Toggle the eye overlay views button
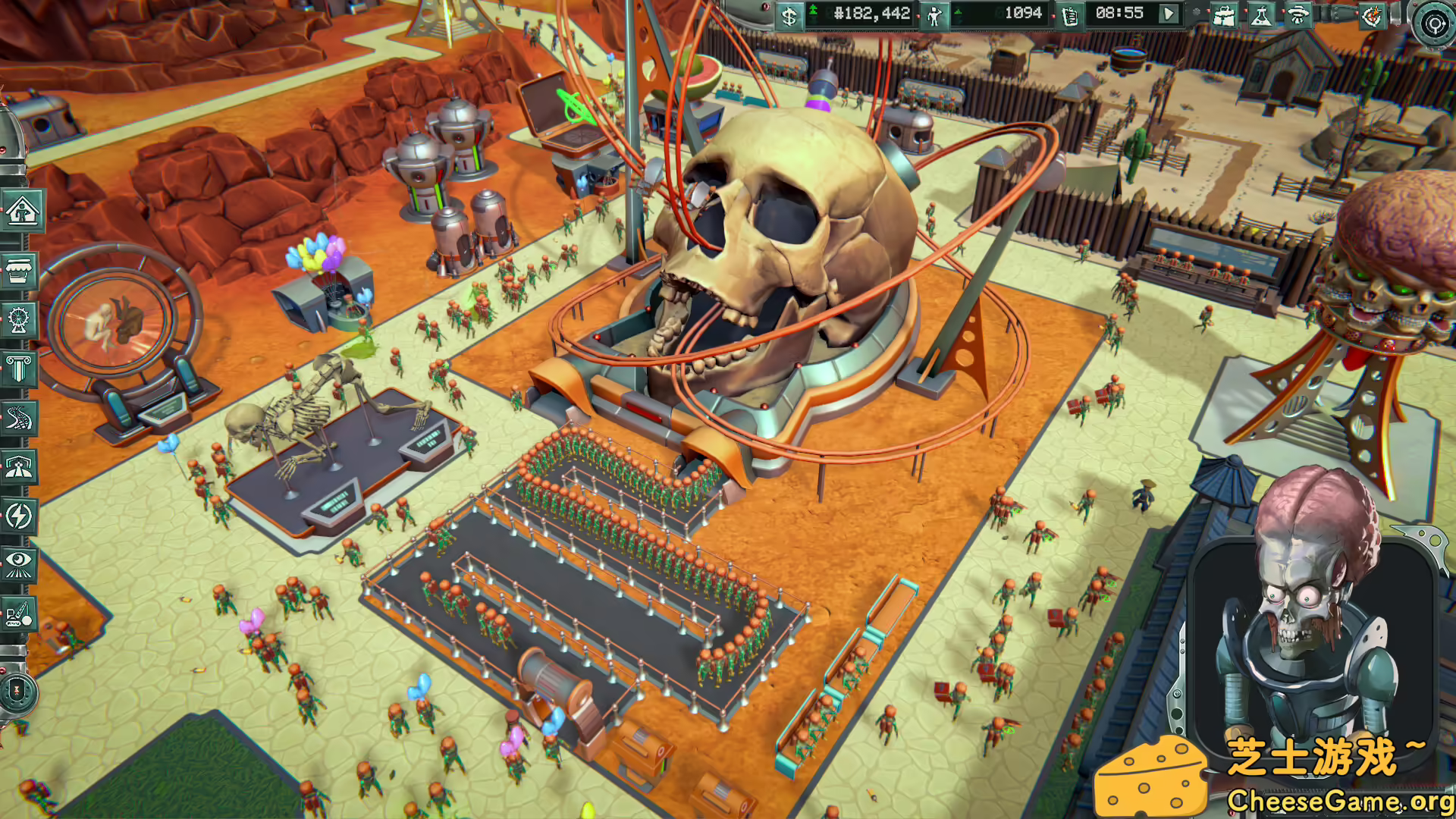This screenshot has width=1456, height=819. pos(20,563)
